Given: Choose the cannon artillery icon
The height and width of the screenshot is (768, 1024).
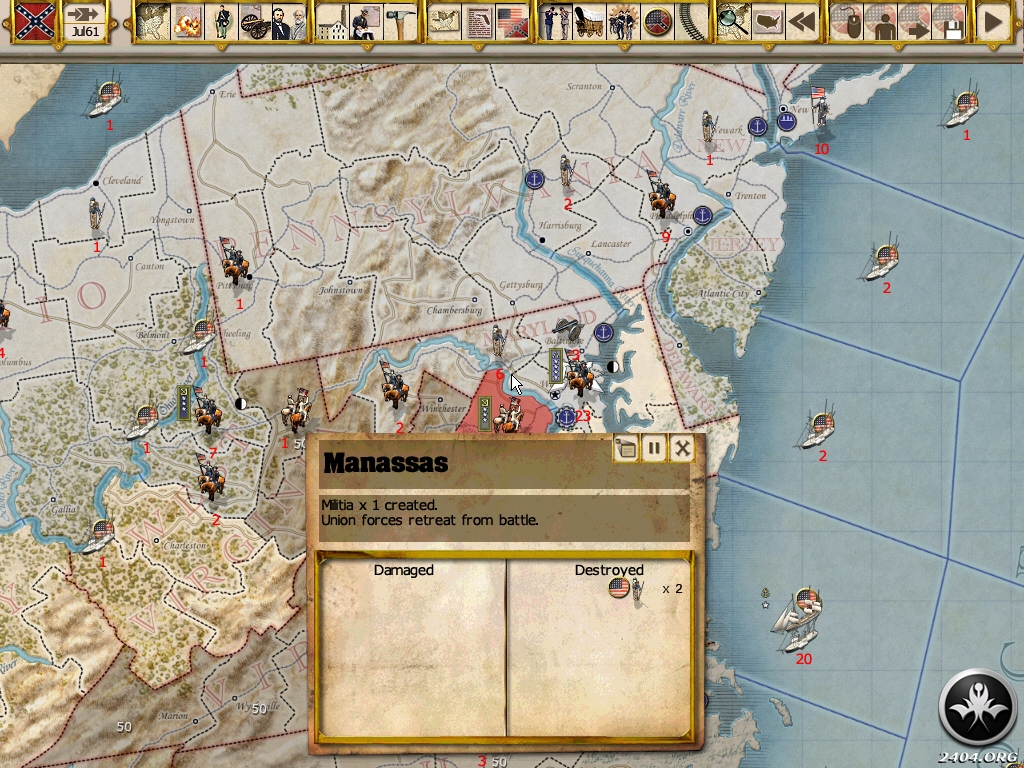Looking at the screenshot, I should pos(254,21).
